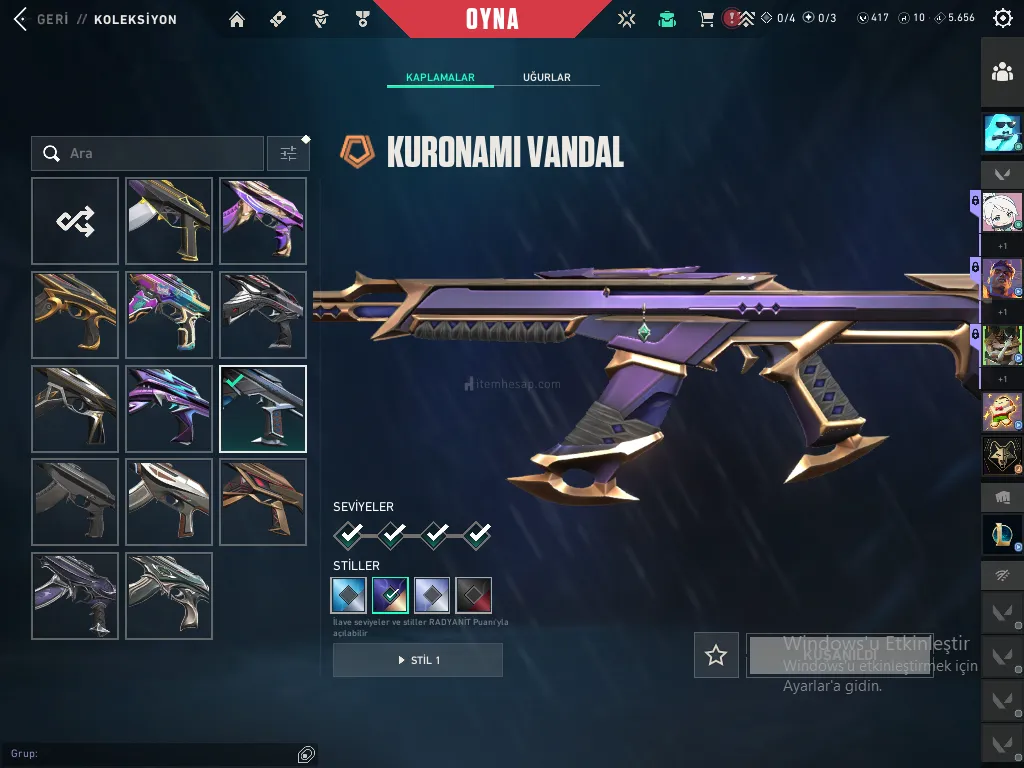The image size is (1024, 768).
Task: Select the white-haired friend avatar in sidebar
Action: pos(1002,212)
